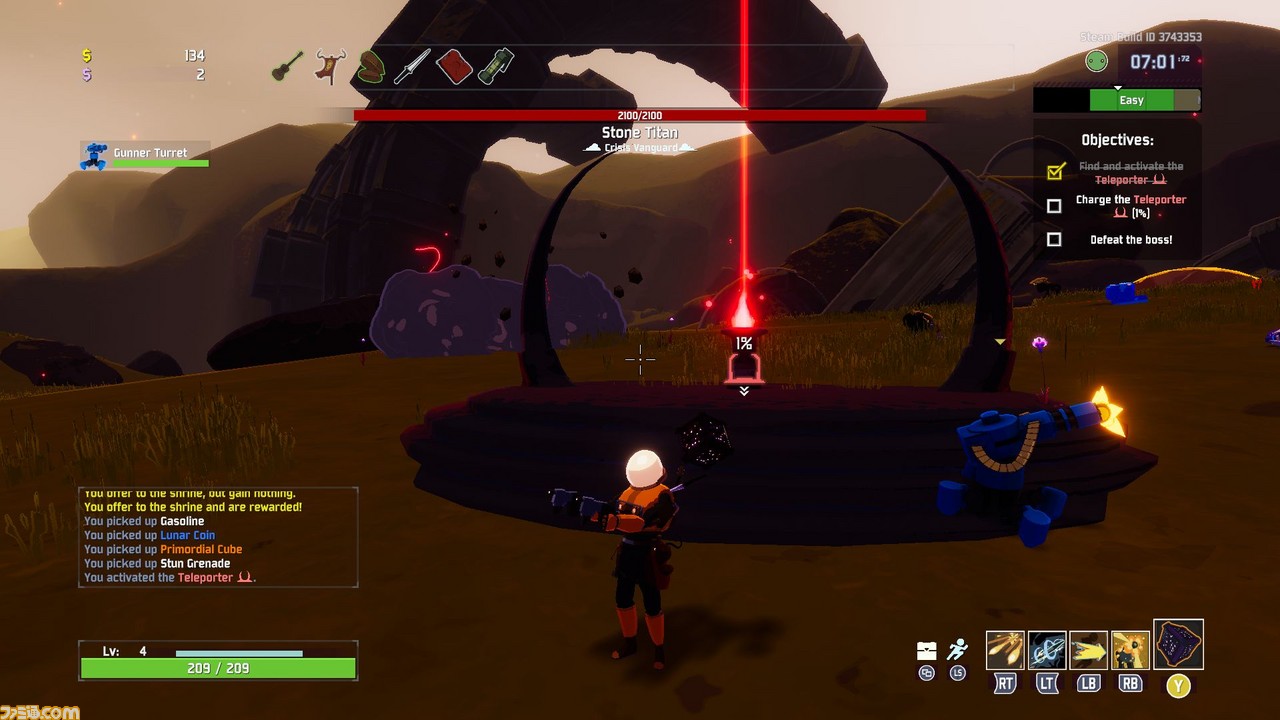Click the completed Find Teleporter objective checkbox
This screenshot has height=720, width=1280.
[1054, 172]
